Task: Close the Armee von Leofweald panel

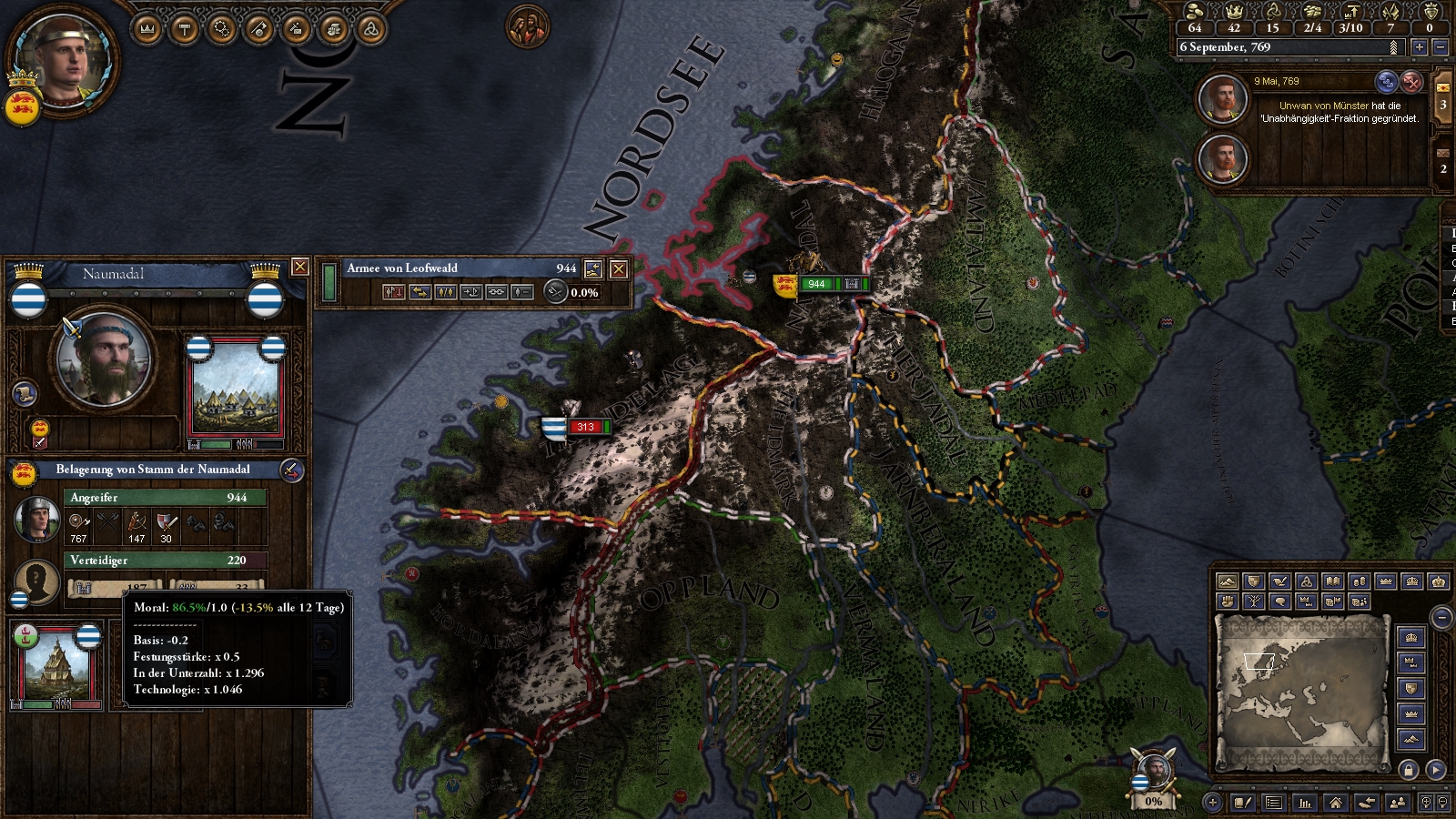Action: [x=619, y=268]
